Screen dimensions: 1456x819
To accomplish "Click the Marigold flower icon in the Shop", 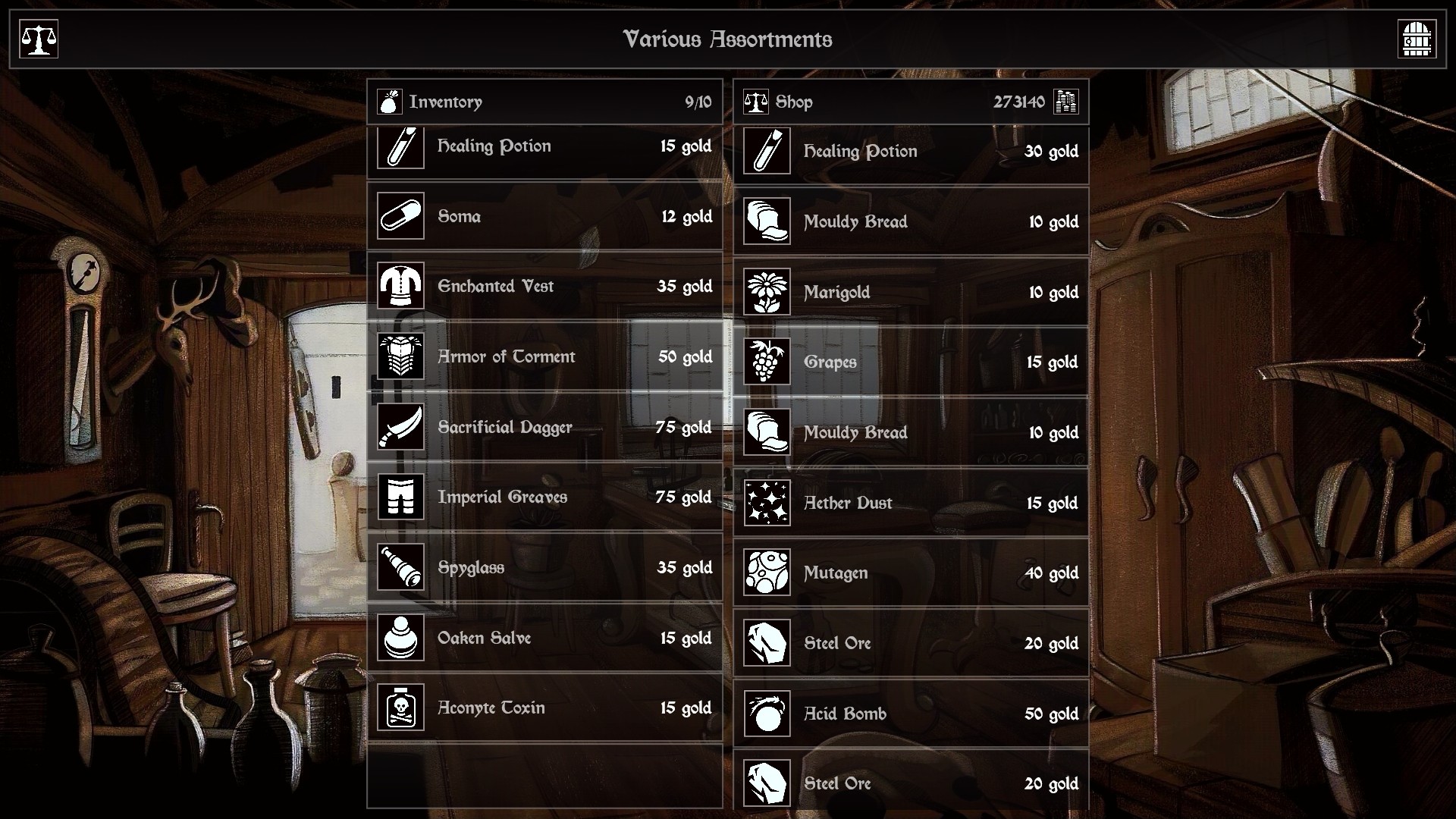I will coord(767,292).
